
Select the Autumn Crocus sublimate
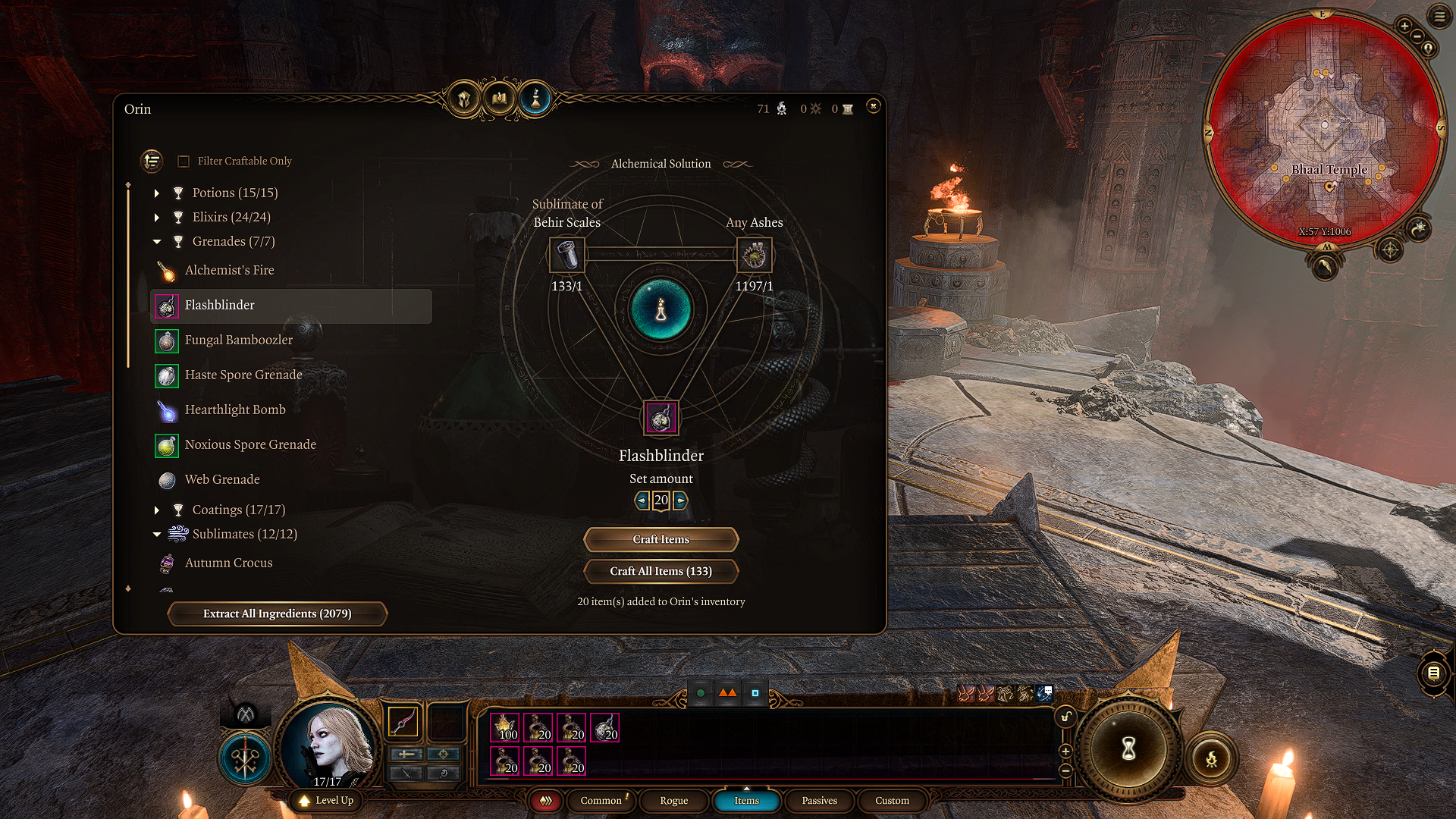[x=228, y=563]
